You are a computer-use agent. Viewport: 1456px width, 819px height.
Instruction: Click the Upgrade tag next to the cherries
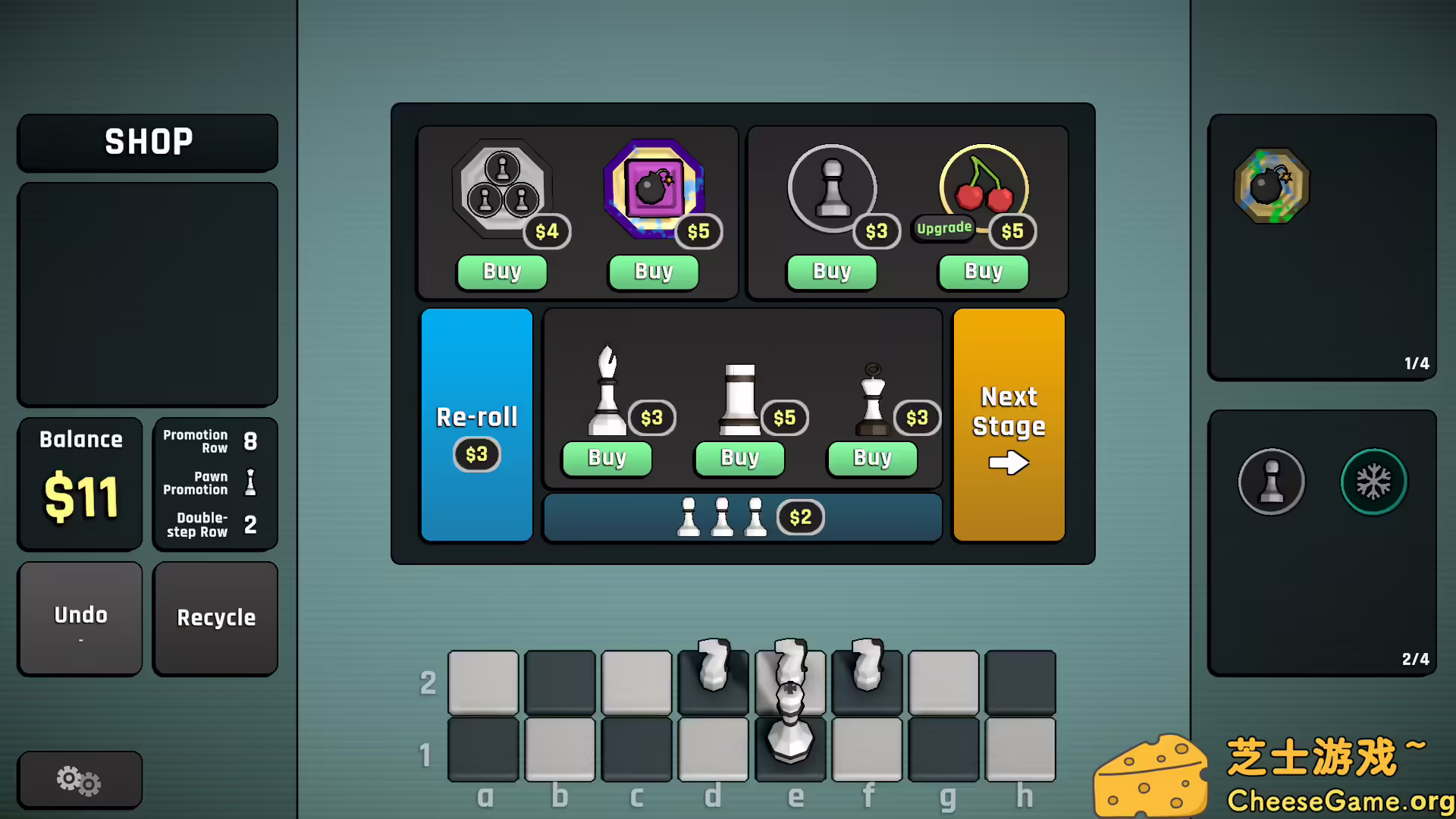(943, 227)
